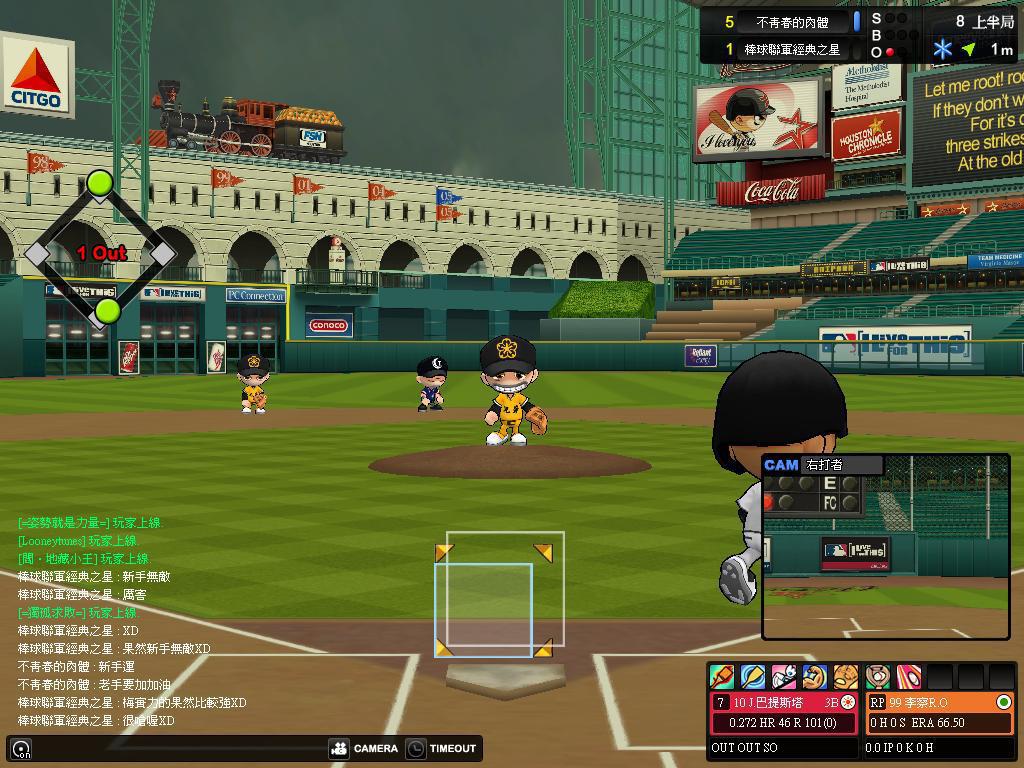Toggle the chat on/off icon
The image size is (1024, 768).
coord(21,748)
